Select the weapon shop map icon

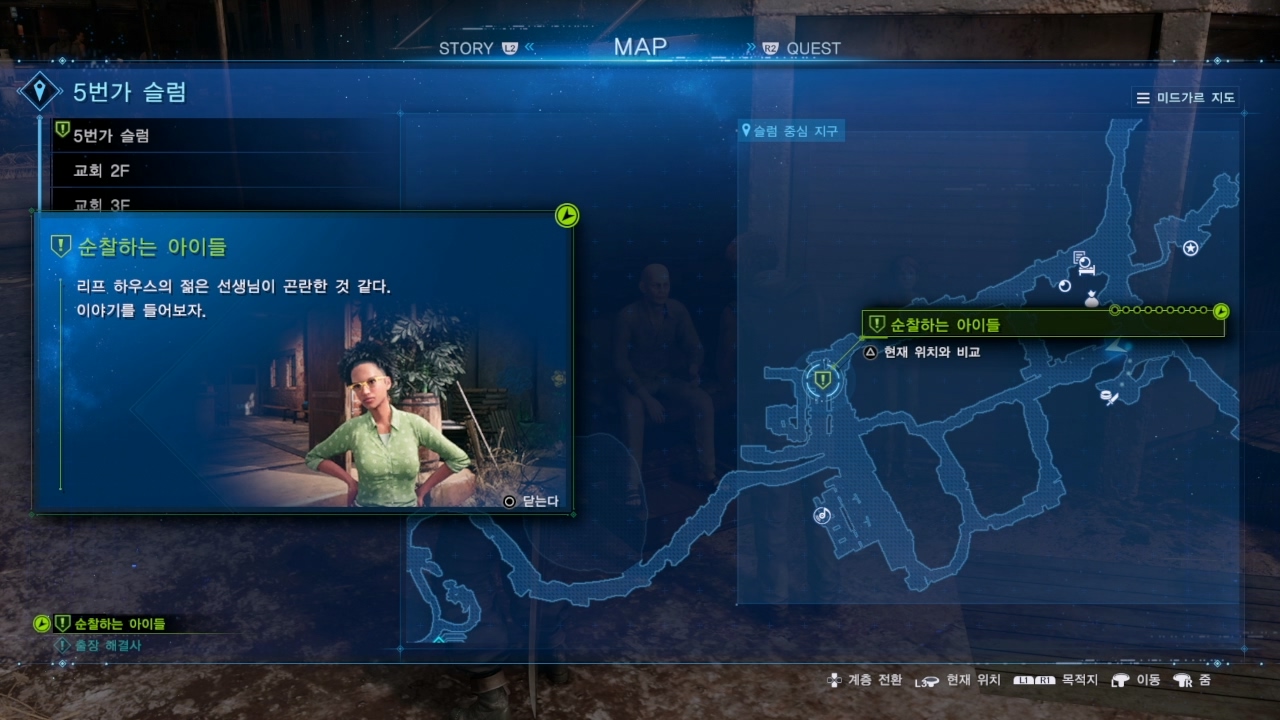coord(1109,397)
